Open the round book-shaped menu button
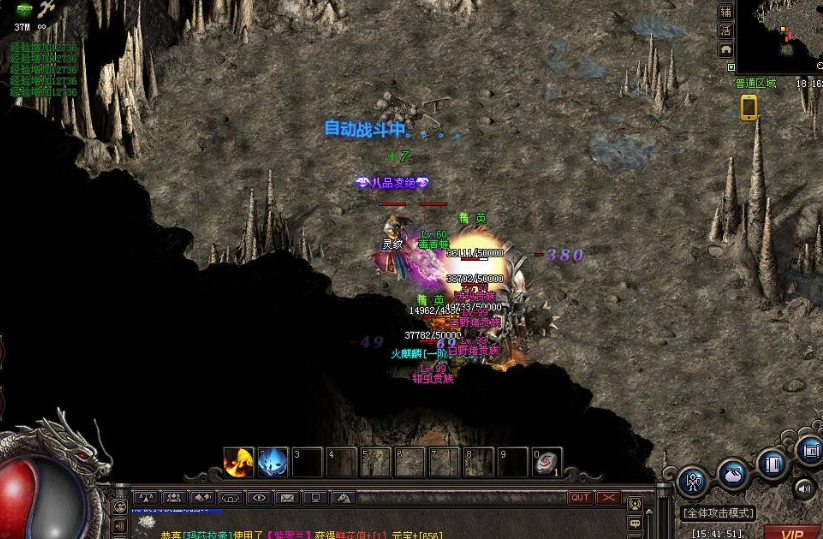This screenshot has height=539, width=823. click(x=772, y=464)
